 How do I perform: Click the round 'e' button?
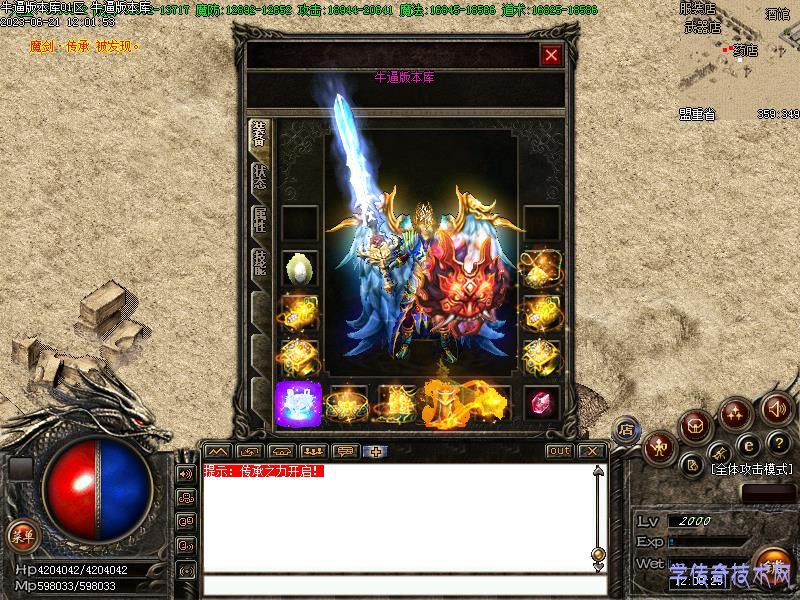pos(747,445)
